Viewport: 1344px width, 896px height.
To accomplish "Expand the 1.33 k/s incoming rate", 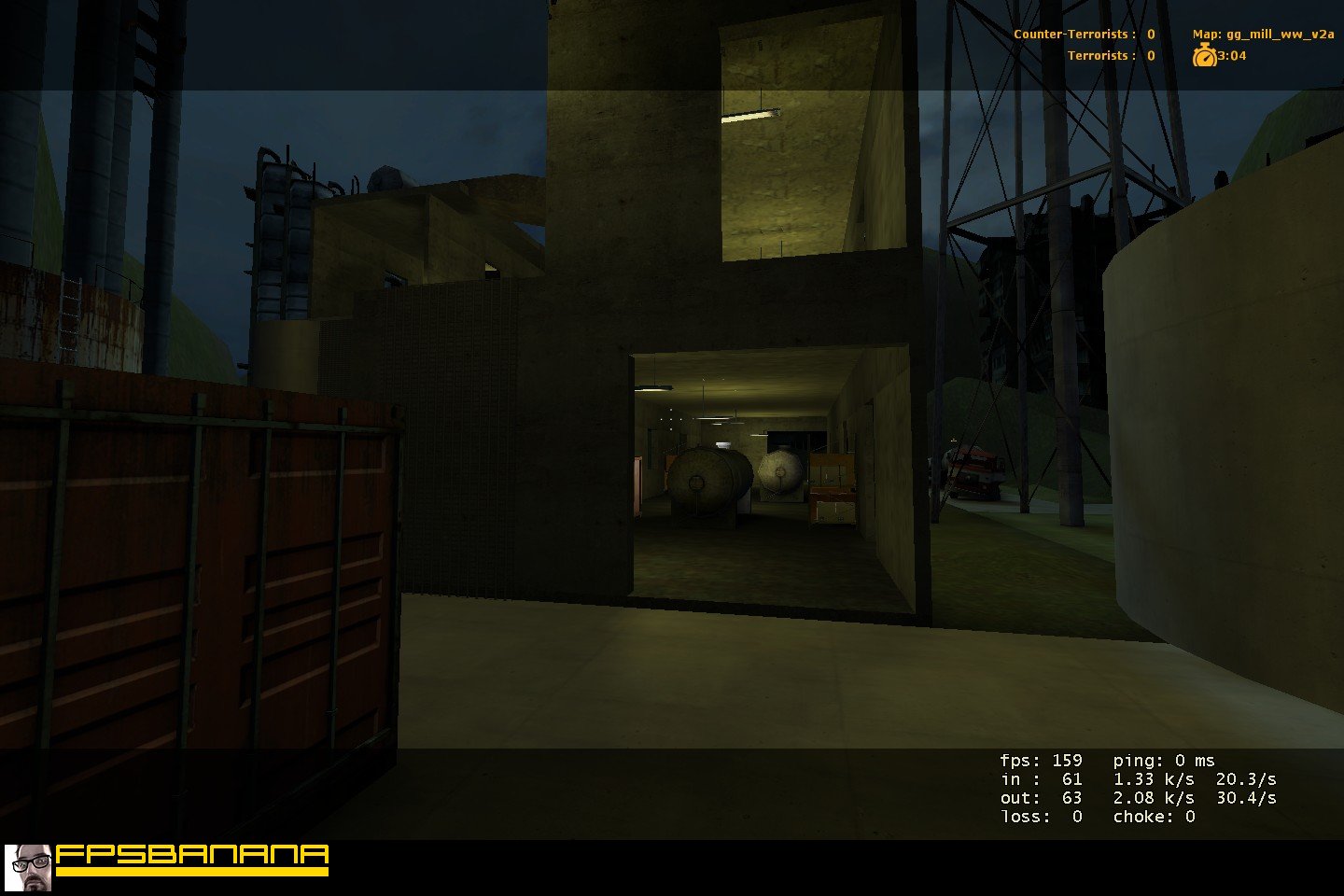I will tap(1153, 779).
